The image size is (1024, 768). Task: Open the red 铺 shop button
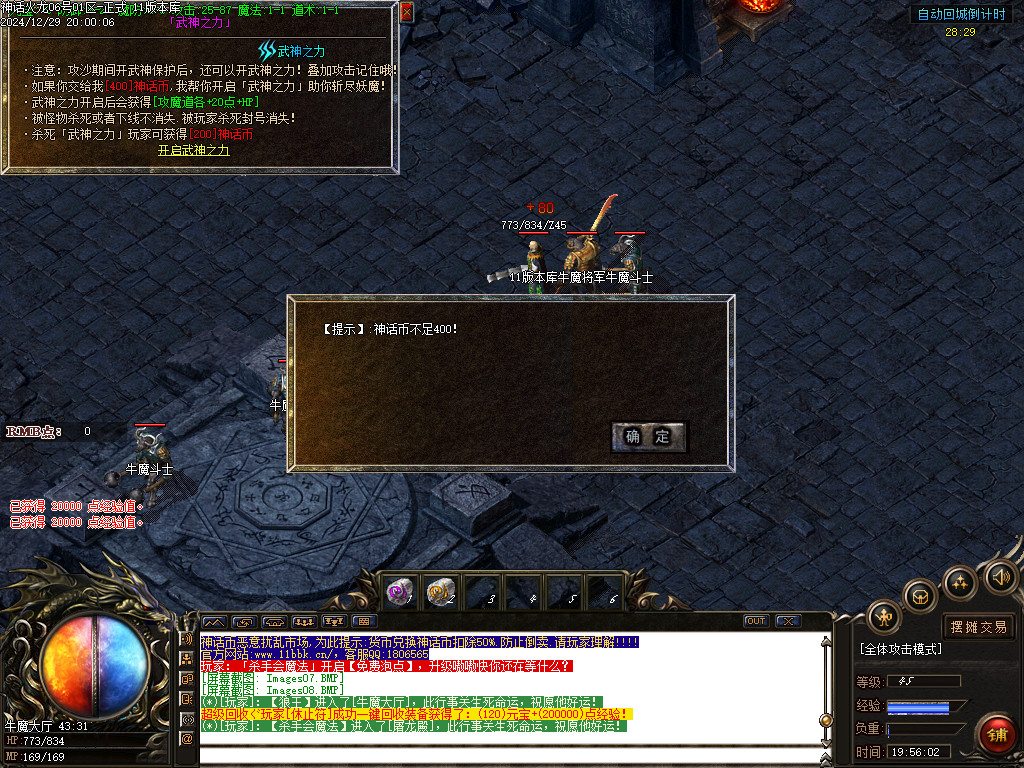[x=997, y=734]
